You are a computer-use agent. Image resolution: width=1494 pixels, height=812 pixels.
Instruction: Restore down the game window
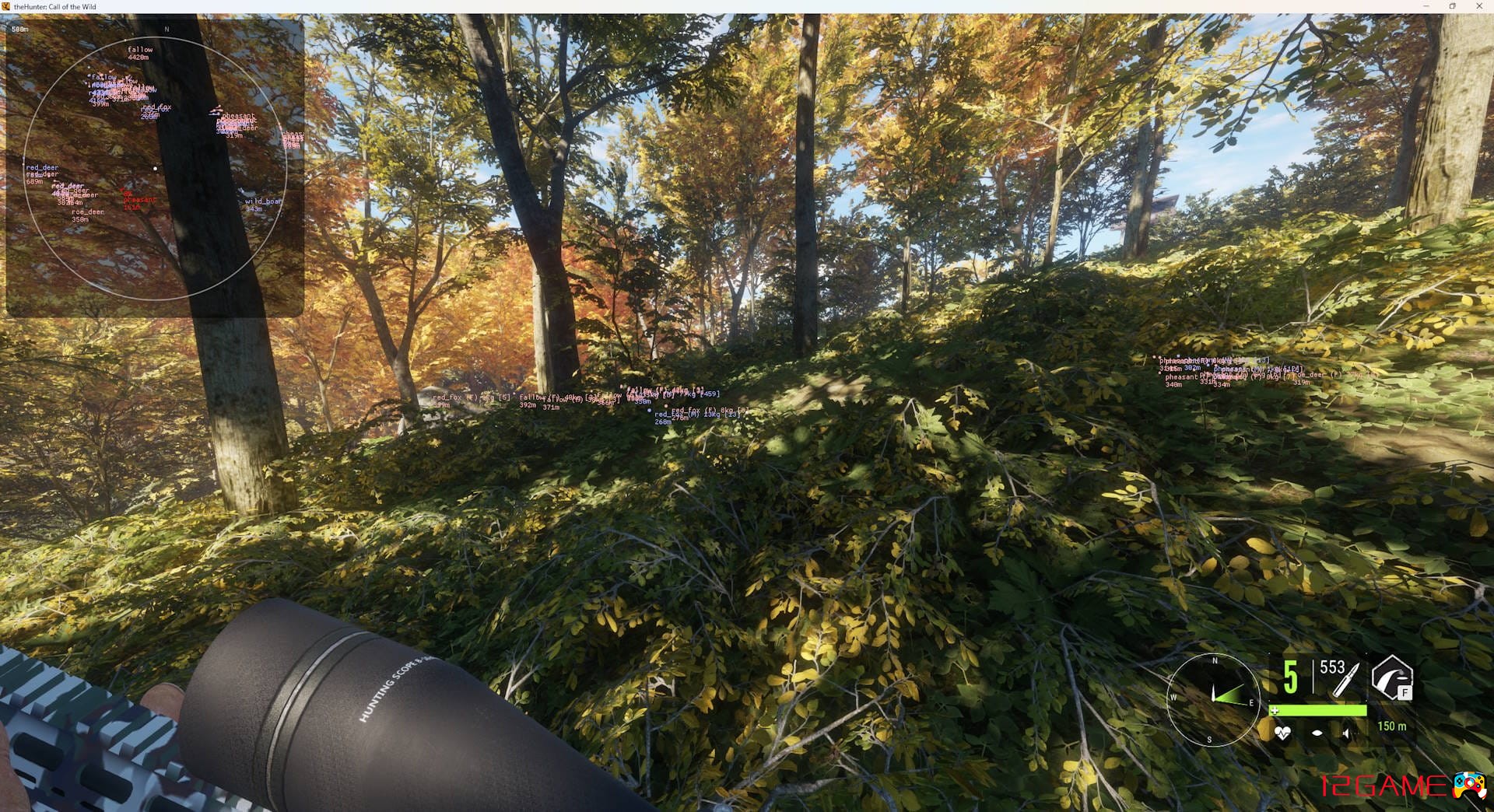pos(1452,6)
